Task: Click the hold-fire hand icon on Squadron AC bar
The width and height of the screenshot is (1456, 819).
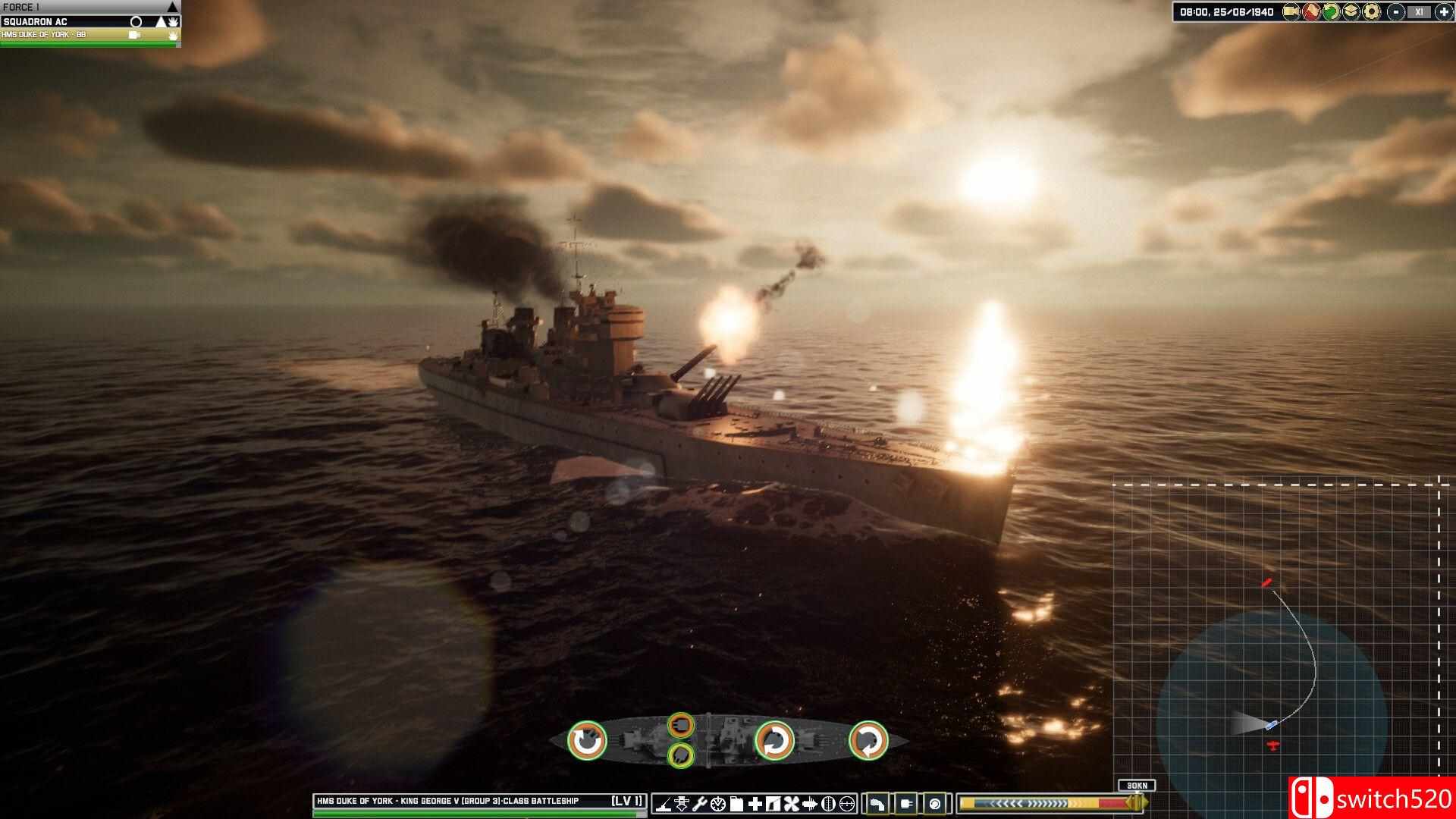Action: click(173, 21)
